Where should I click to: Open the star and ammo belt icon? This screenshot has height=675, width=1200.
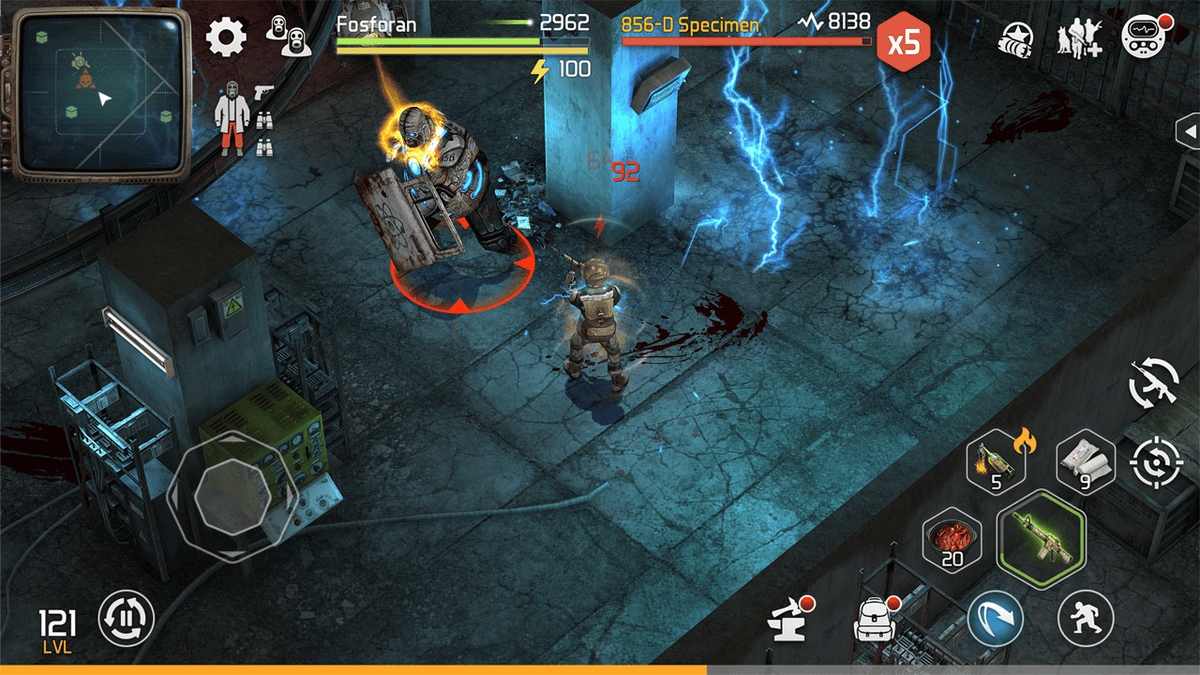[x=1018, y=39]
